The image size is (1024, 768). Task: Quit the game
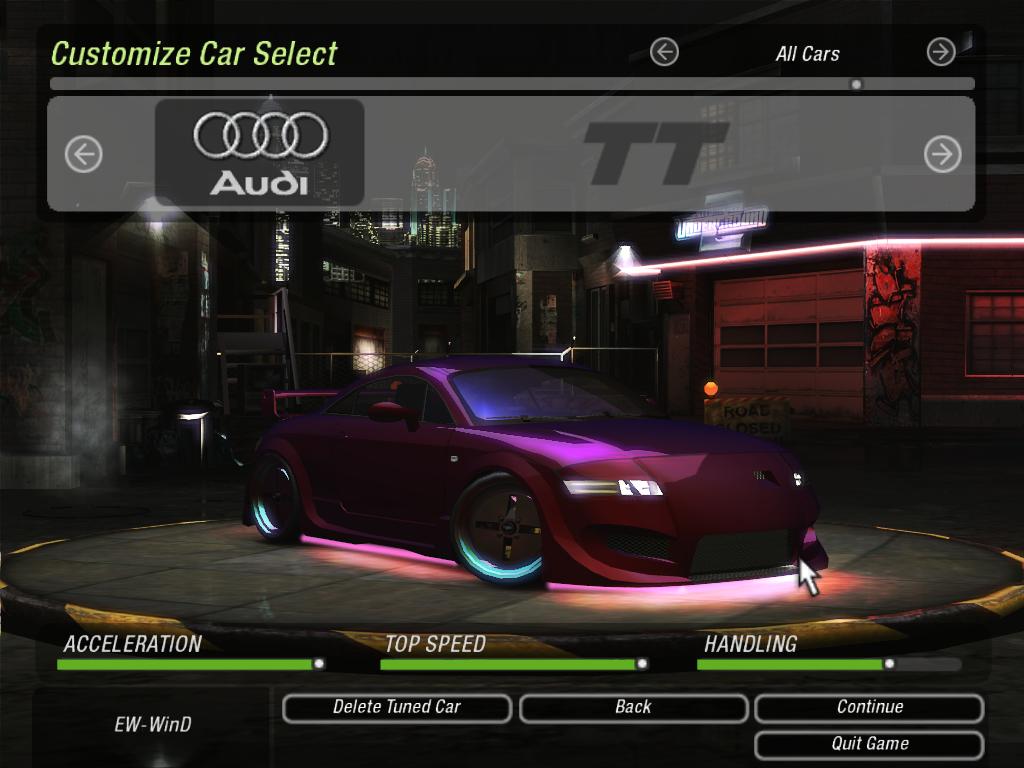click(x=869, y=745)
